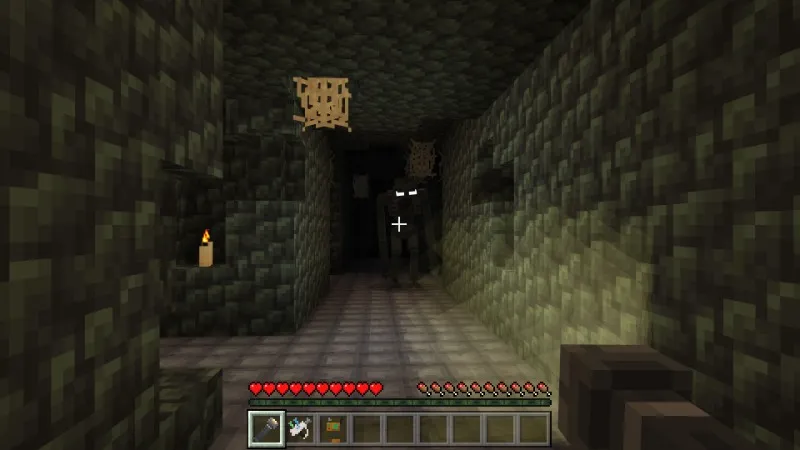
Task: Select the orange device with green screen slot
Action: (333, 428)
